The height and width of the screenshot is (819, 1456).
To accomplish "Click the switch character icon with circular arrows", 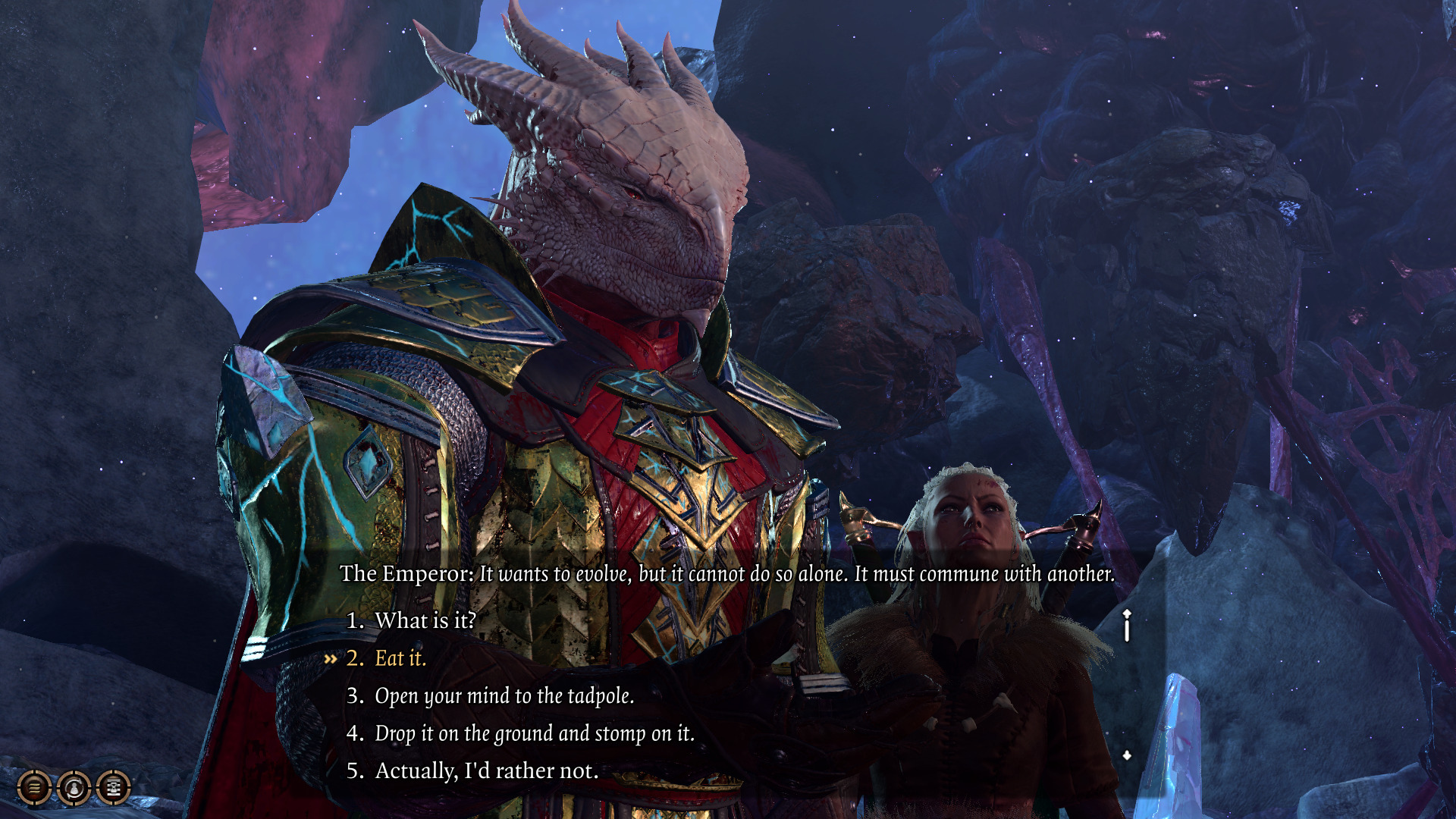I will (74, 788).
